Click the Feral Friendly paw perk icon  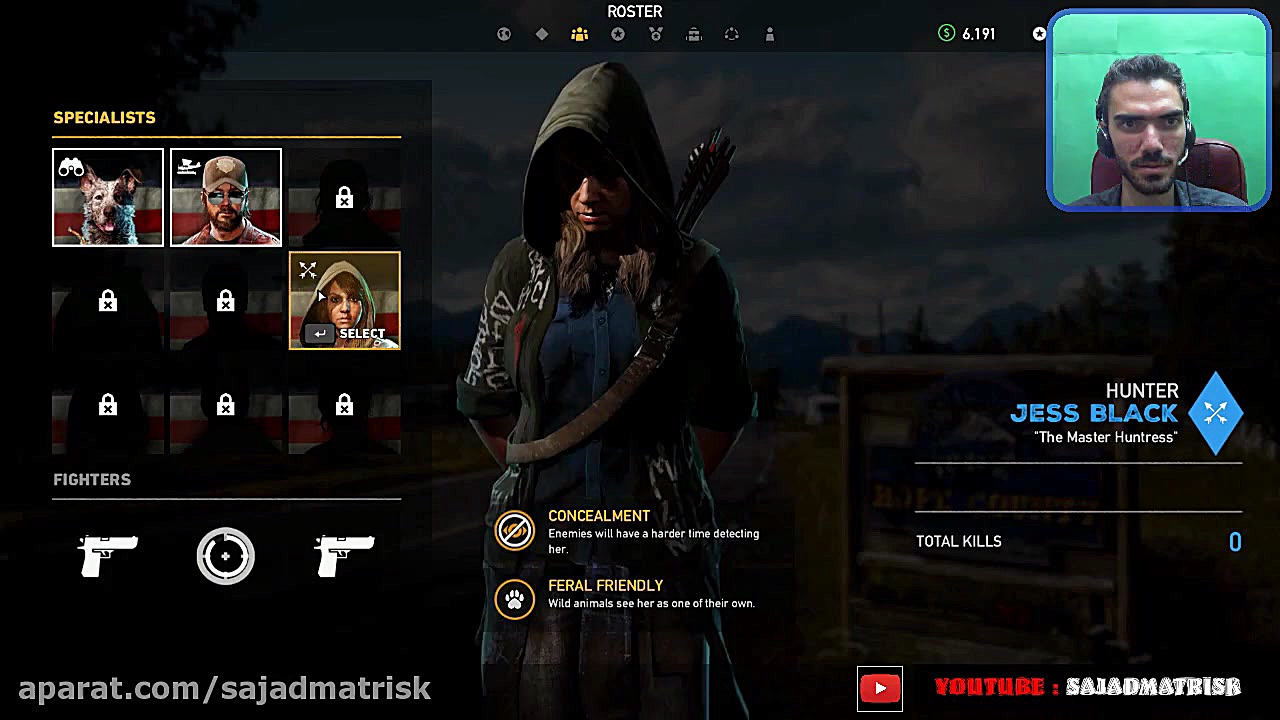515,600
